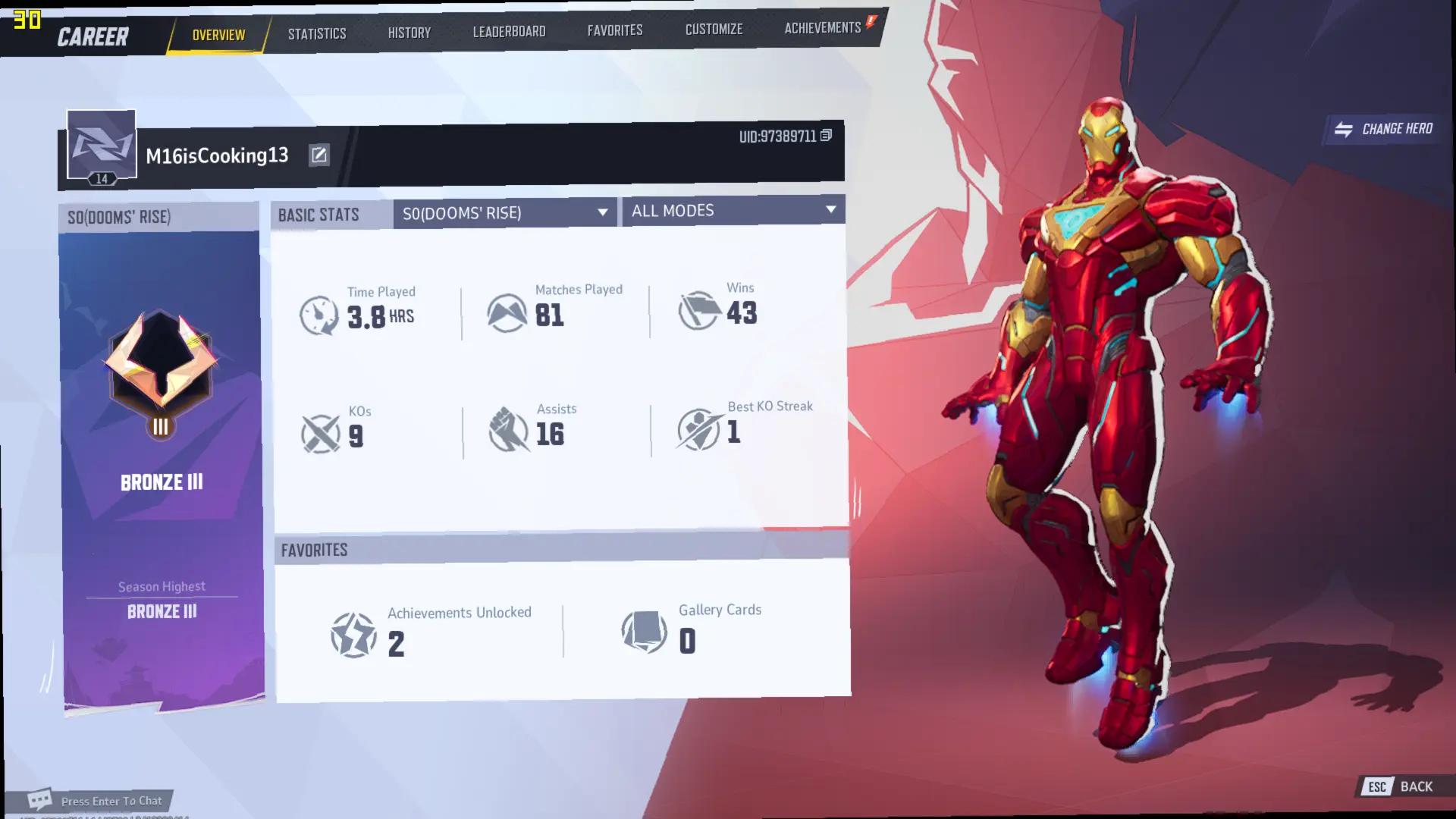Open the Leaderboard tab
This screenshot has width=1456, height=819.
[x=509, y=31]
